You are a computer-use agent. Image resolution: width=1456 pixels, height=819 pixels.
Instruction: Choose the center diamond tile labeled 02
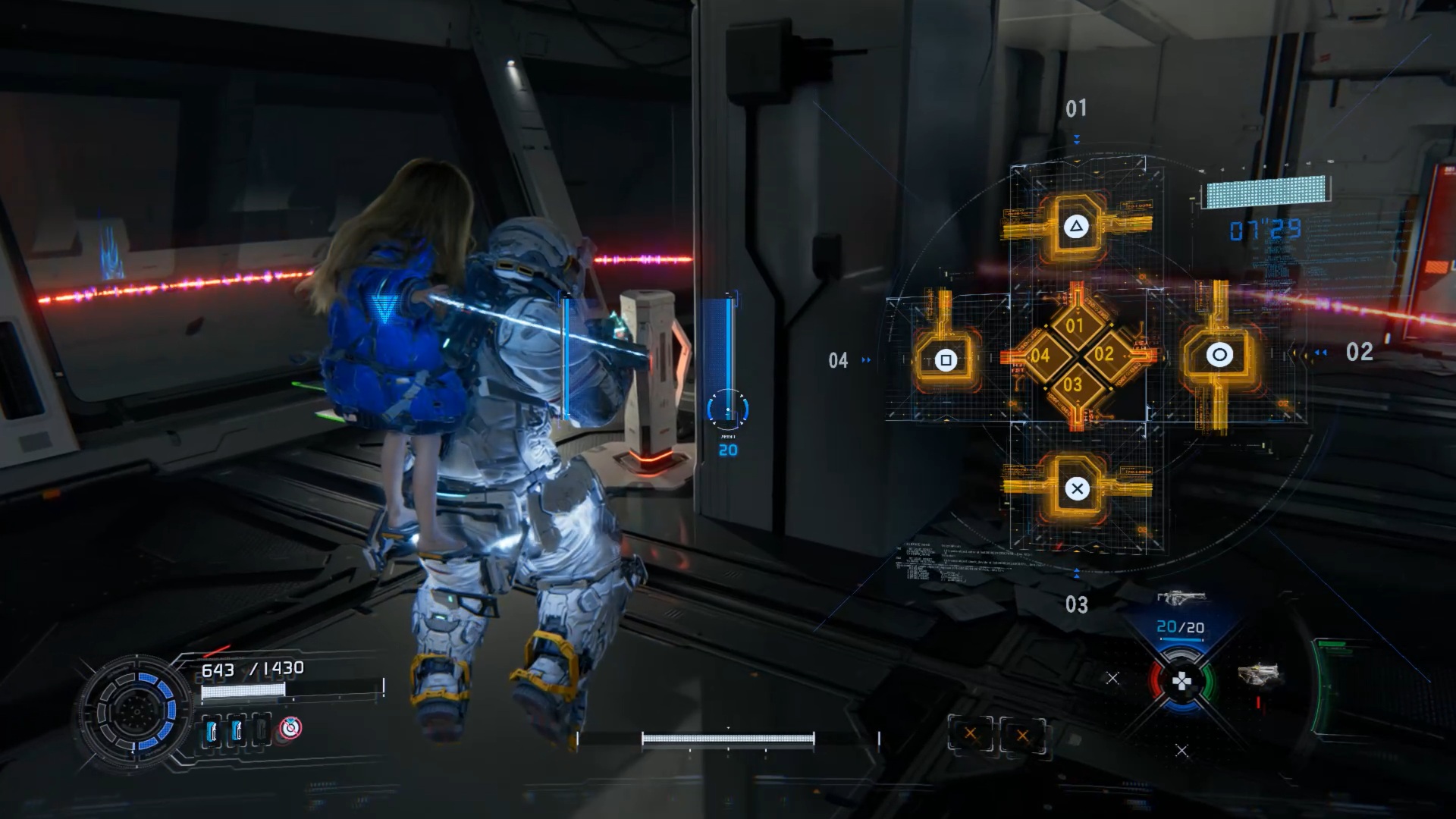point(1104,354)
